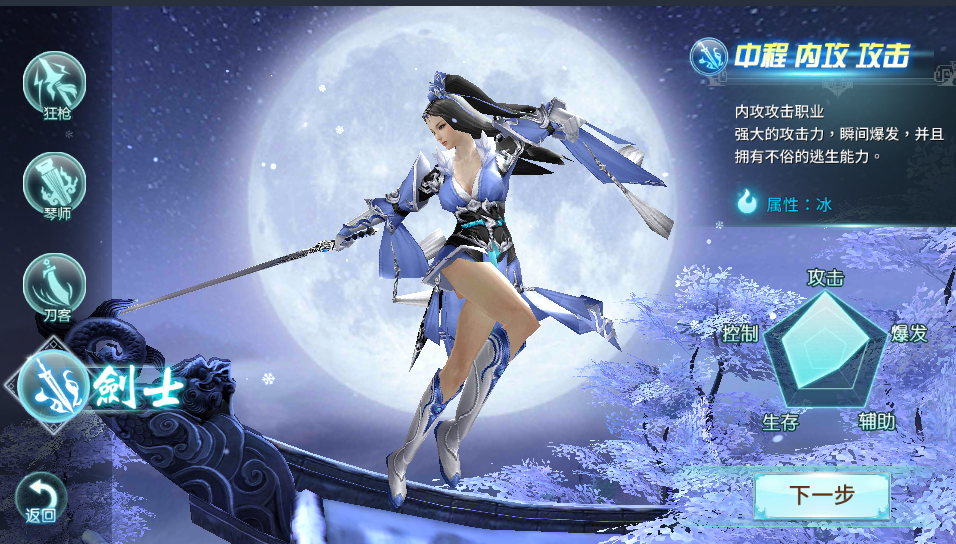Go back with the 返回 button
This screenshot has height=544, width=956.
pyautogui.click(x=41, y=496)
